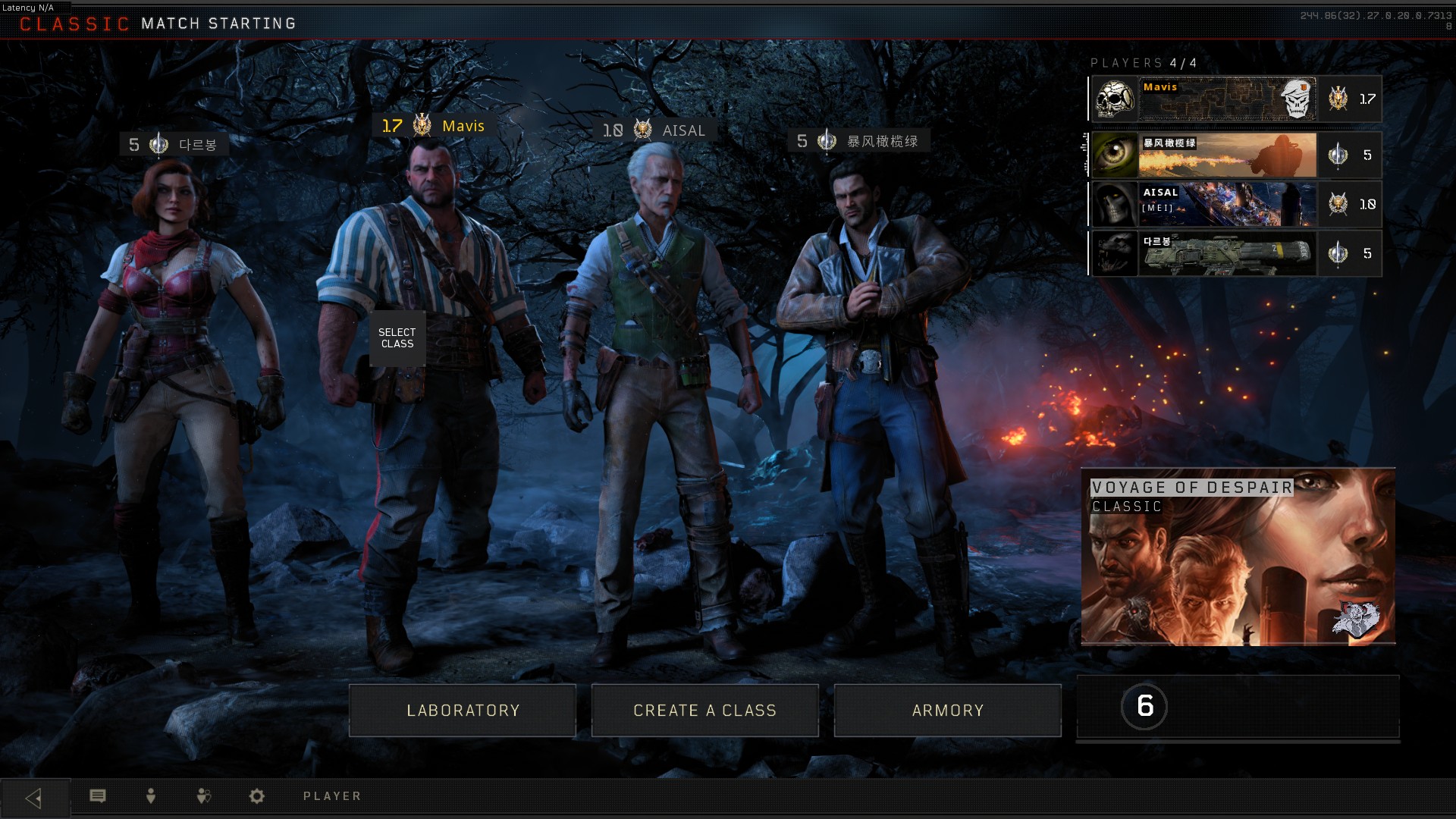Click the group of people icon
This screenshot has width=1456, height=819.
203,796
